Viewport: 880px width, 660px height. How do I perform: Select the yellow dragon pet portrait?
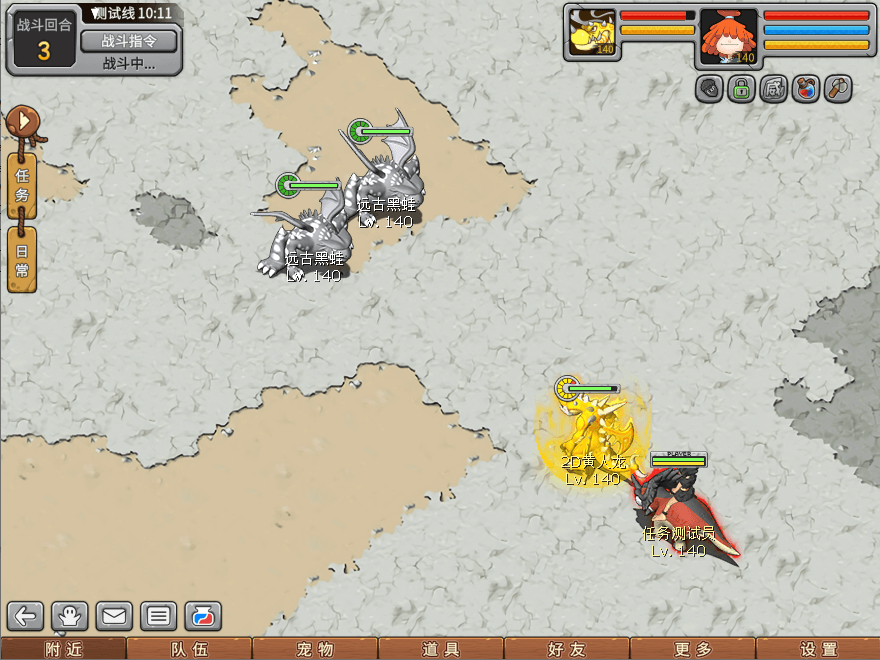click(x=591, y=32)
